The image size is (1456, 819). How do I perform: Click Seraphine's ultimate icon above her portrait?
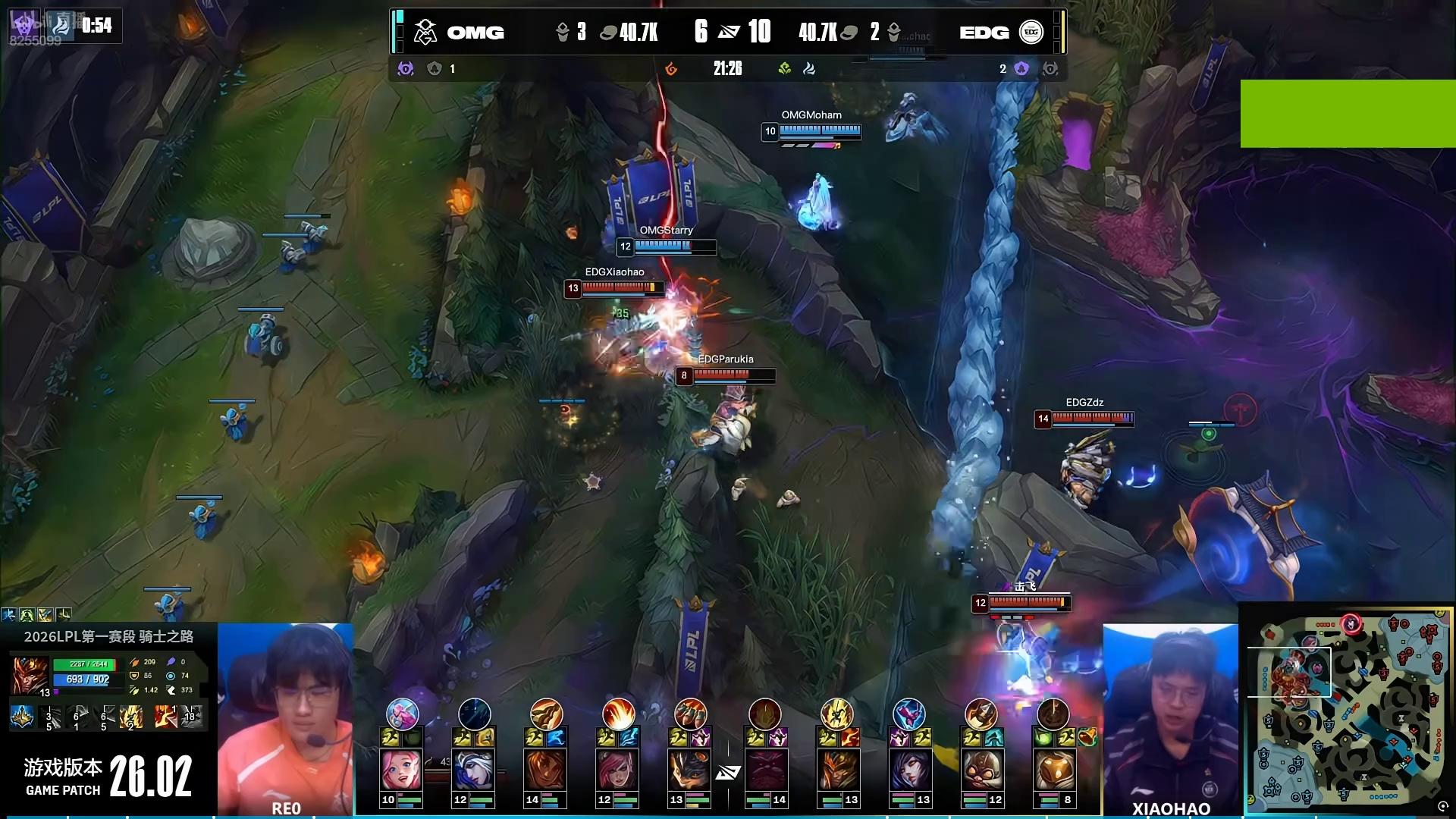[x=402, y=714]
